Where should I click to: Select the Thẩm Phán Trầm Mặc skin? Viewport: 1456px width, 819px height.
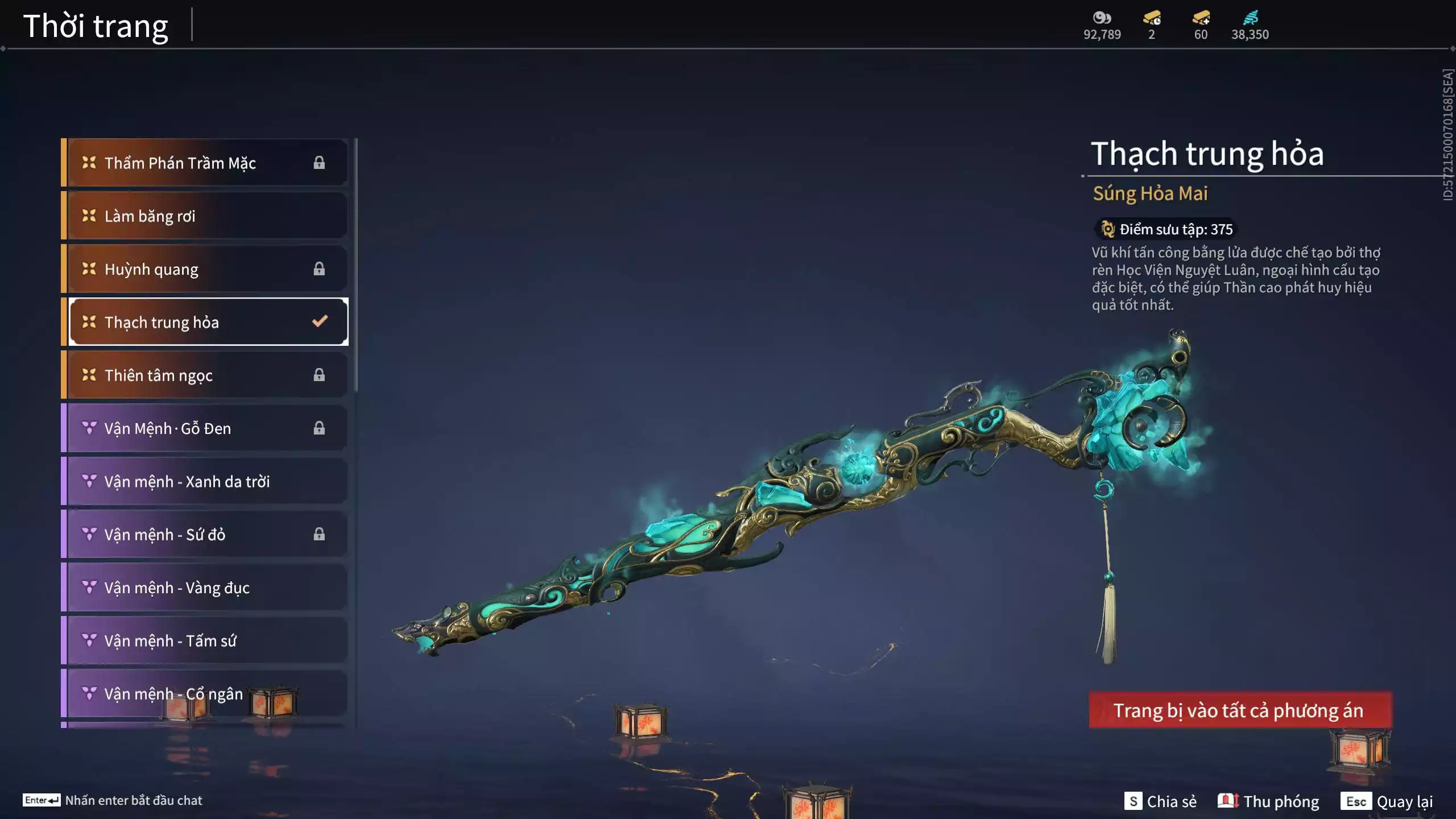[x=208, y=163]
